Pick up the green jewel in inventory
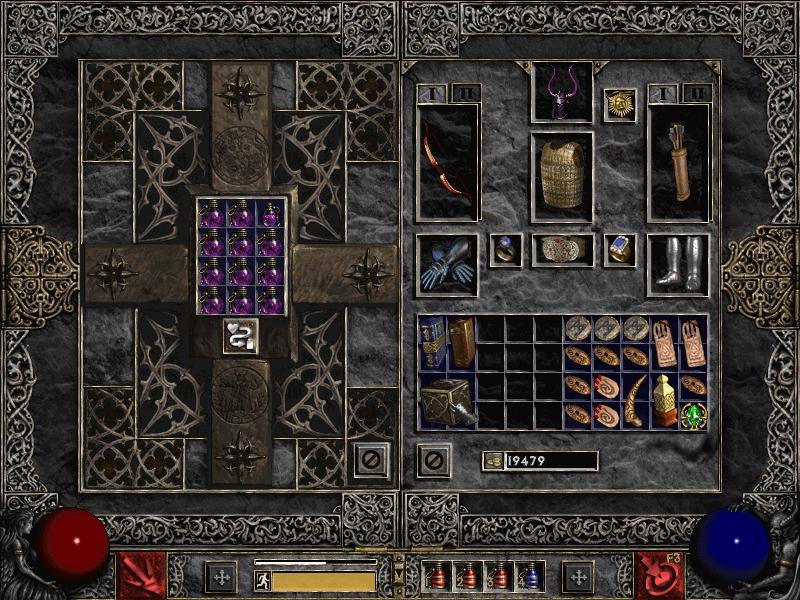 click(x=692, y=415)
